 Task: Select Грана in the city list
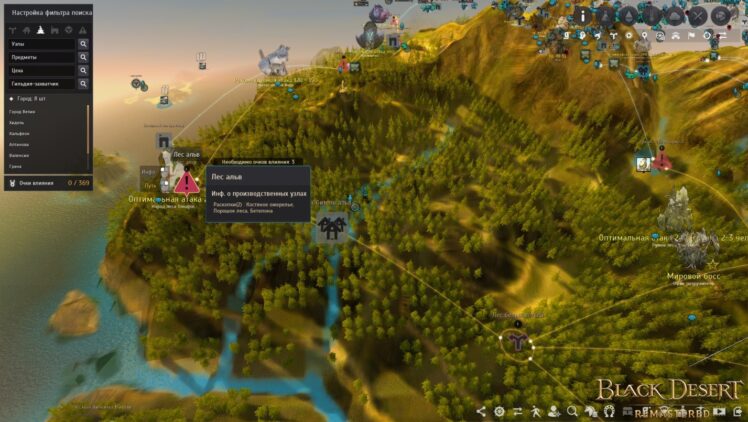point(16,167)
